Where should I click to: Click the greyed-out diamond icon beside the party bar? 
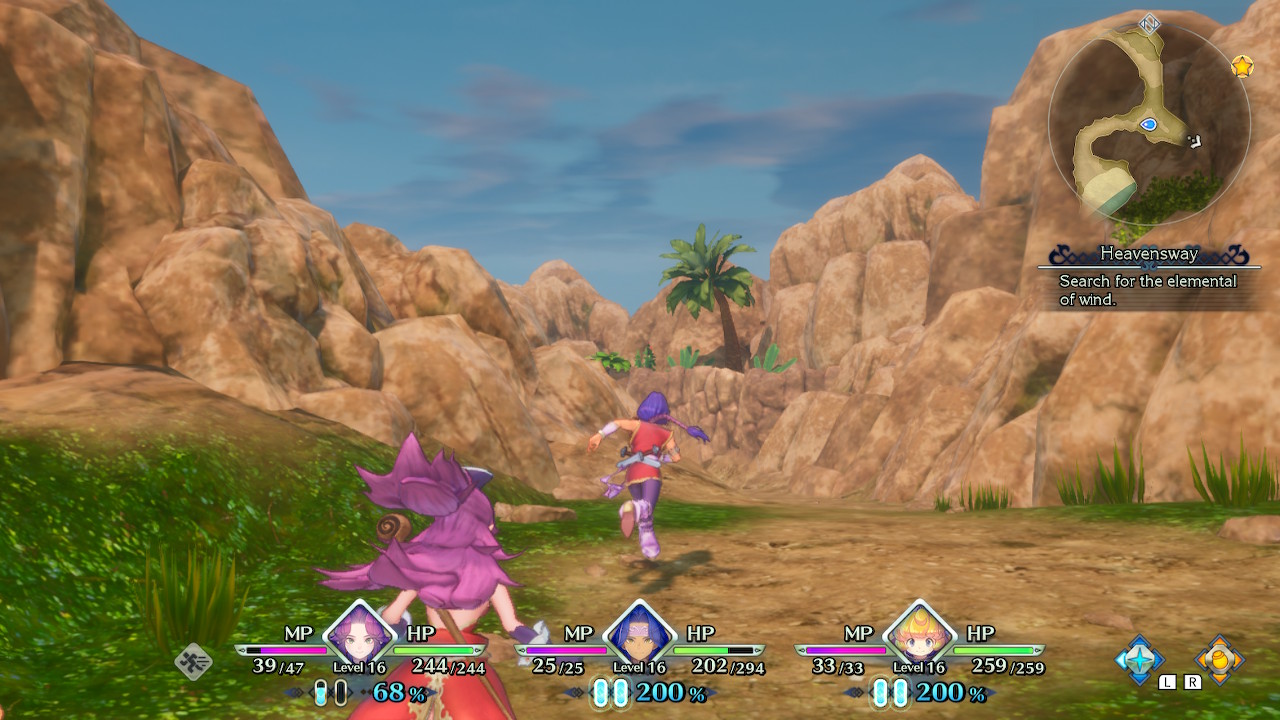coord(193,661)
